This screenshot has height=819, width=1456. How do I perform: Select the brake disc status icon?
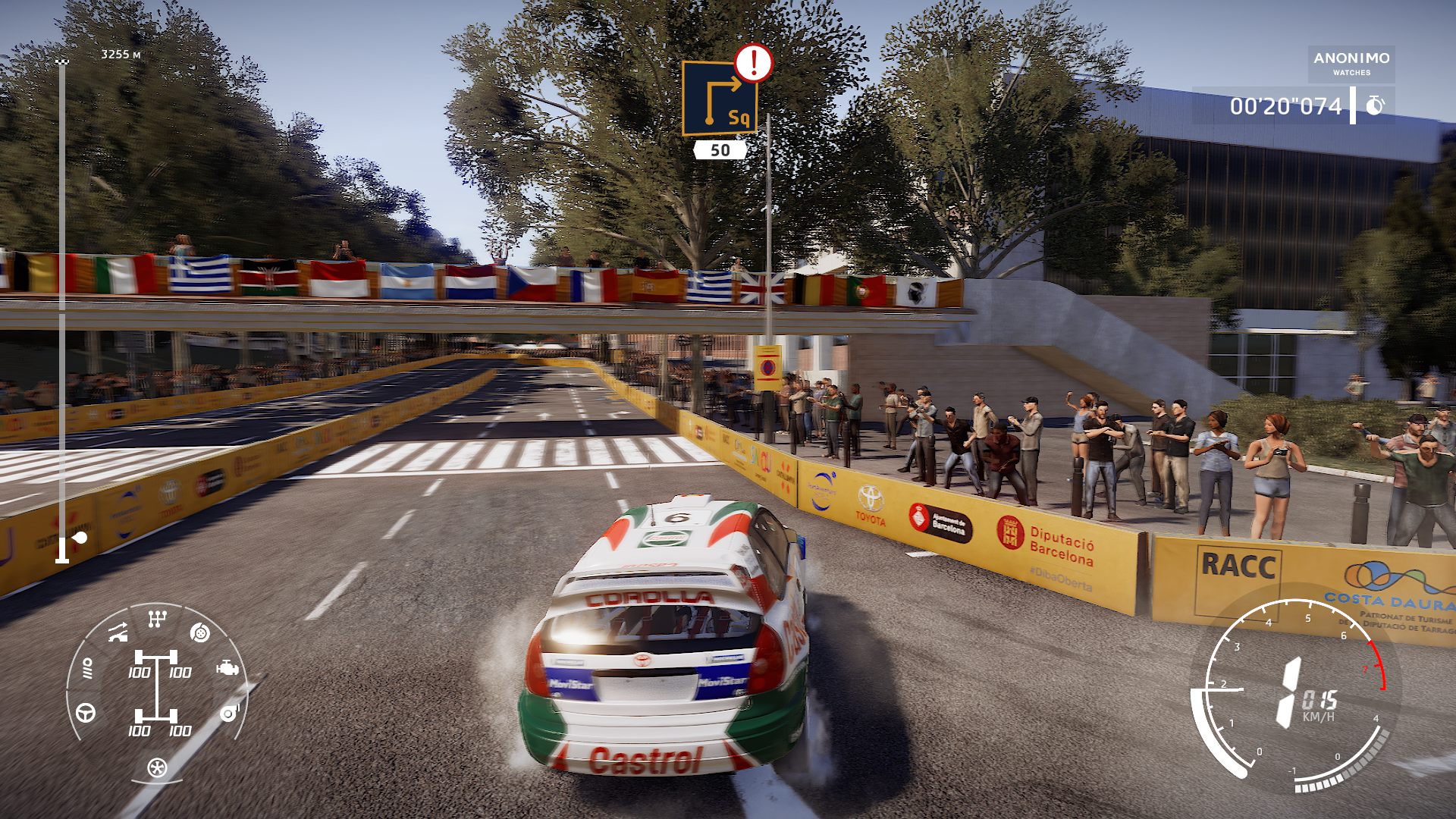[199, 632]
